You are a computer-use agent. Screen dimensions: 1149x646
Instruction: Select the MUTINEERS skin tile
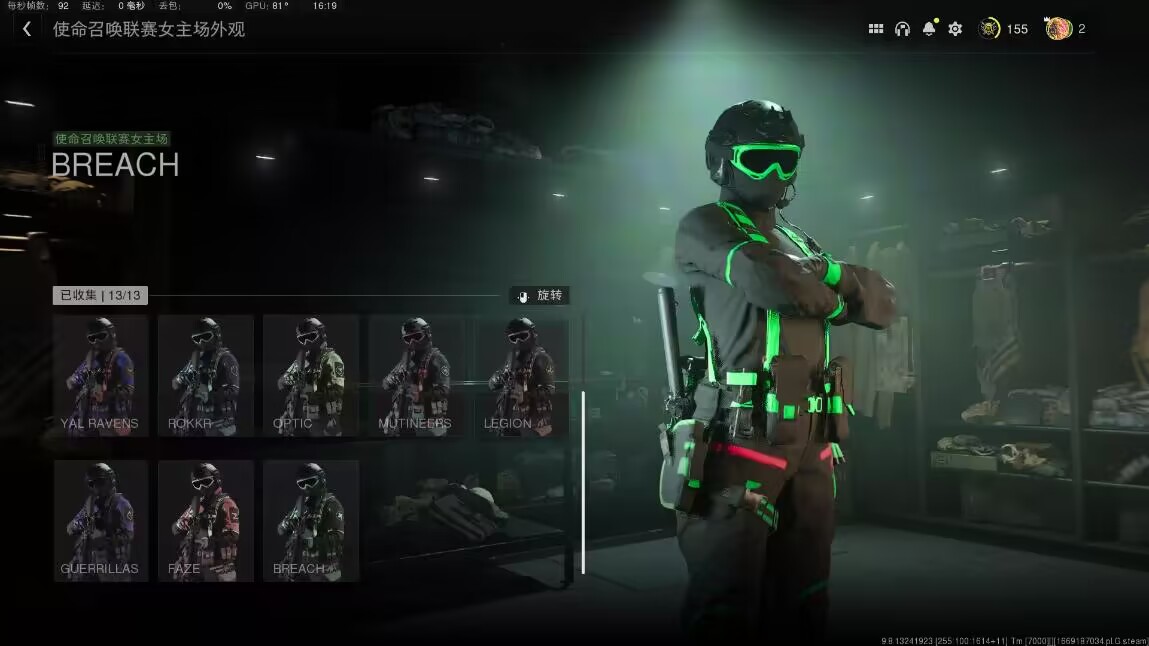pyautogui.click(x=415, y=376)
